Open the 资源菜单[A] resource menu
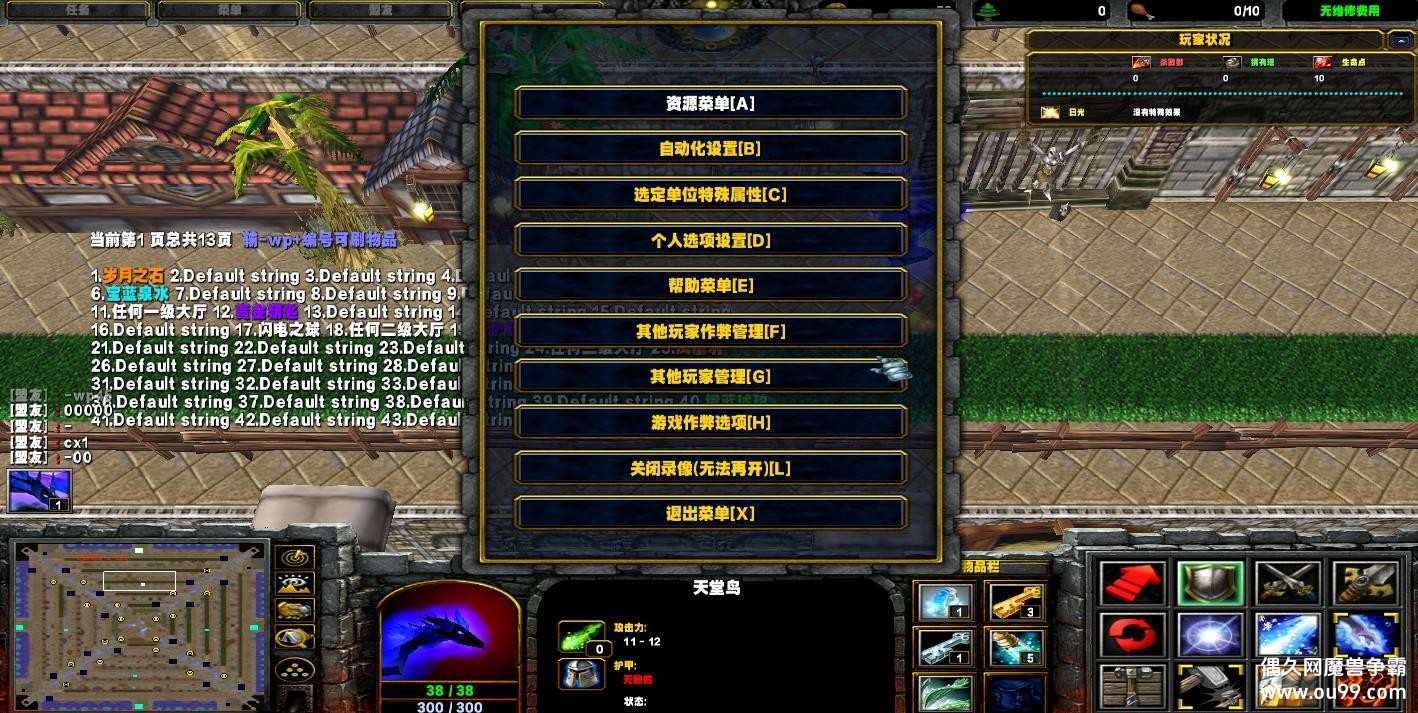The image size is (1418, 713). coord(710,103)
